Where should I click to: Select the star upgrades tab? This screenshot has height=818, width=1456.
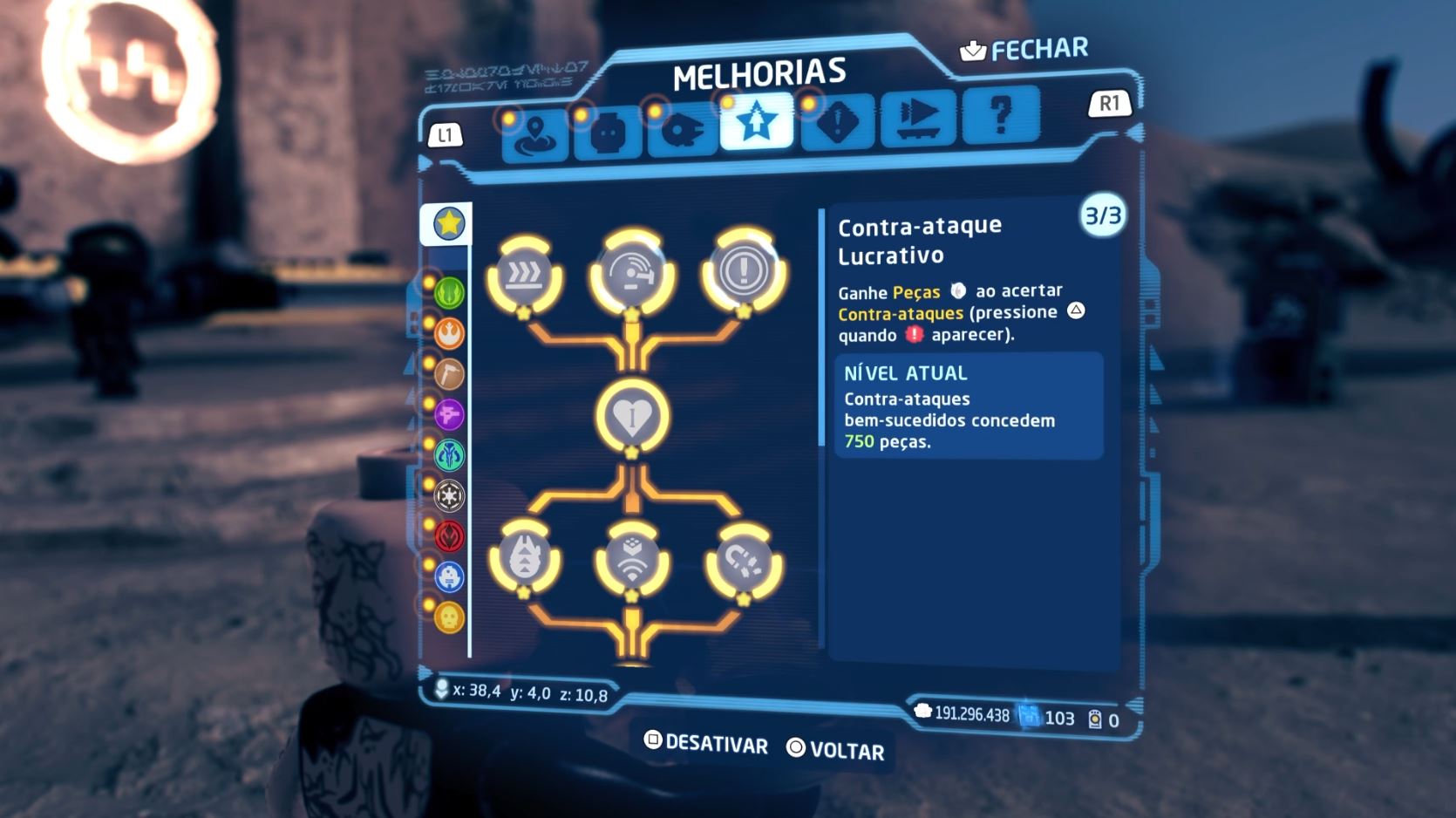click(x=756, y=122)
